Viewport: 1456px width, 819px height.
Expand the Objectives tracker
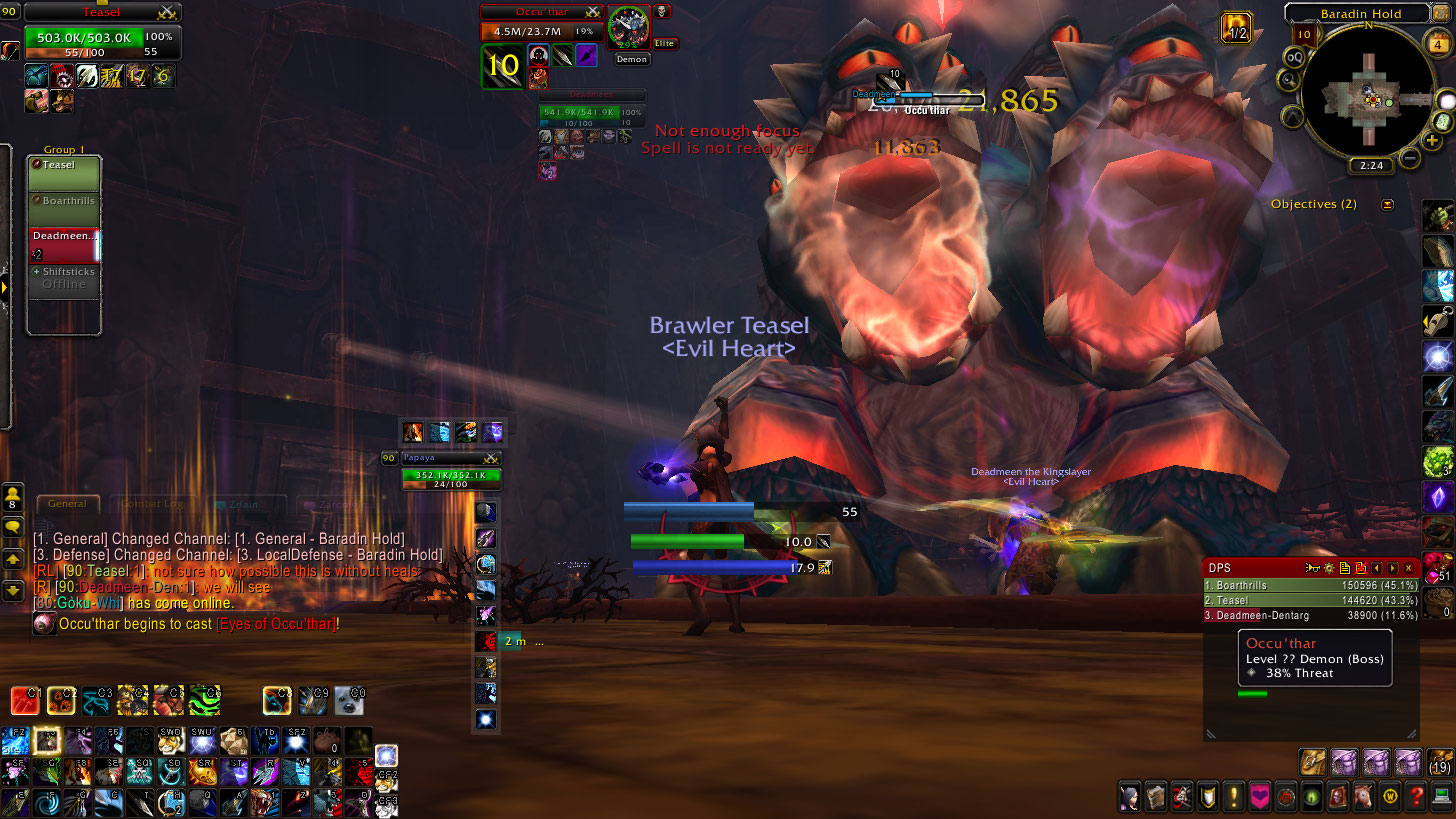pyautogui.click(x=1387, y=205)
